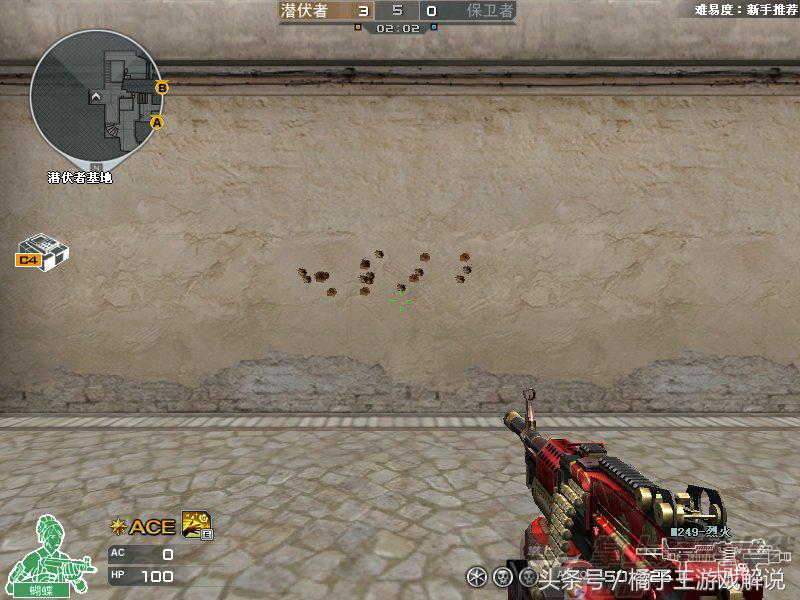800x600 pixels.
Task: Click the circular minimap
Action: pos(96,95)
